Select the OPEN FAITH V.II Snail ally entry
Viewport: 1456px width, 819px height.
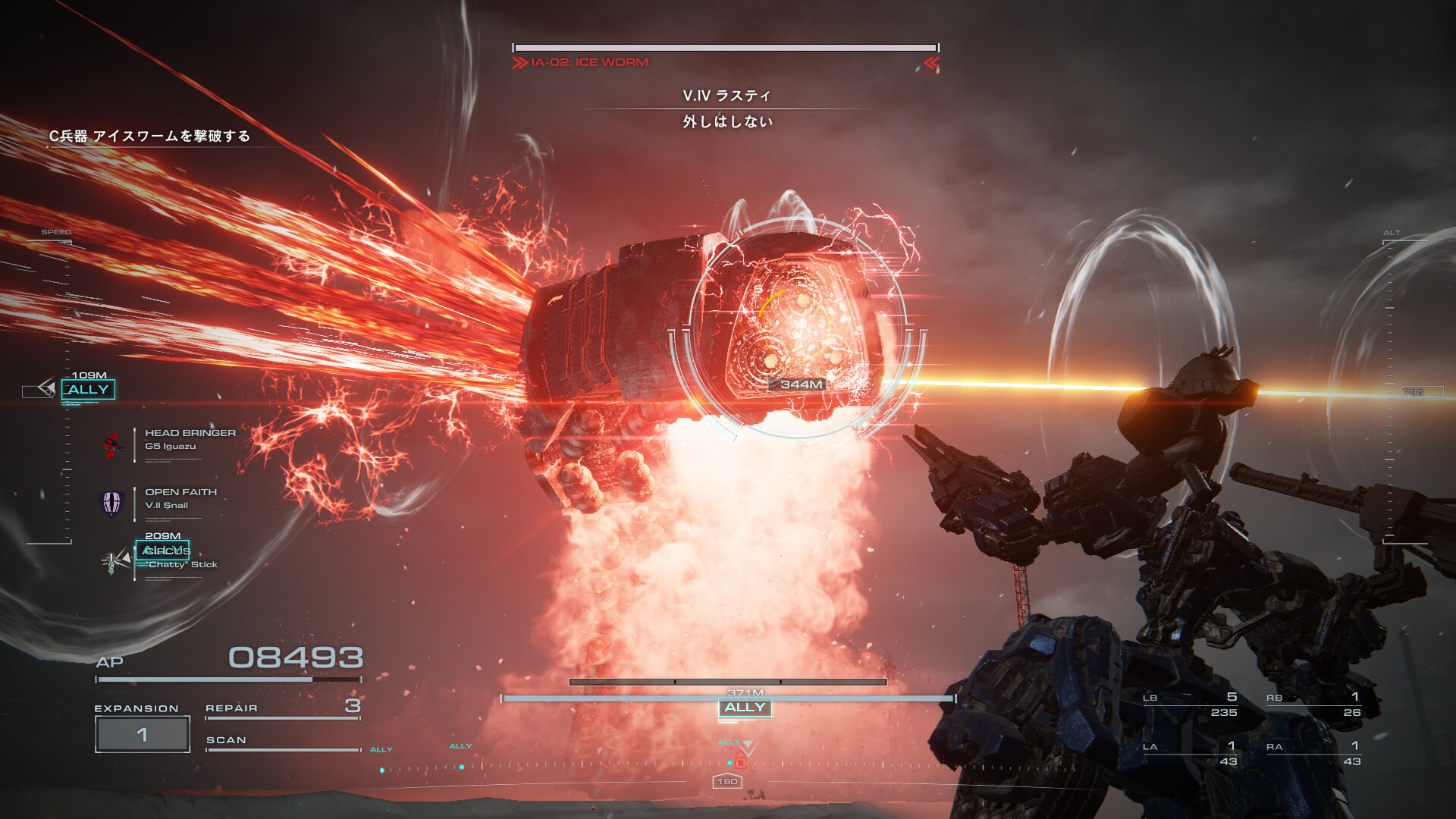pos(180,499)
